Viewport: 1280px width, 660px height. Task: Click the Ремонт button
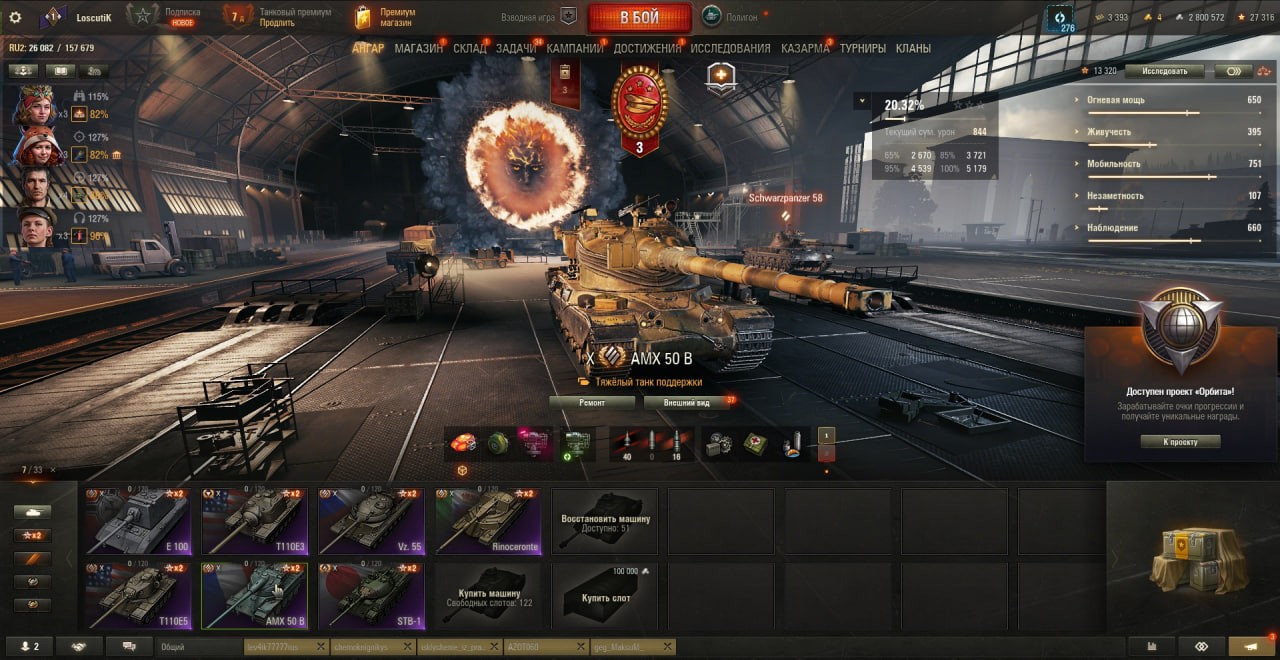[592, 402]
